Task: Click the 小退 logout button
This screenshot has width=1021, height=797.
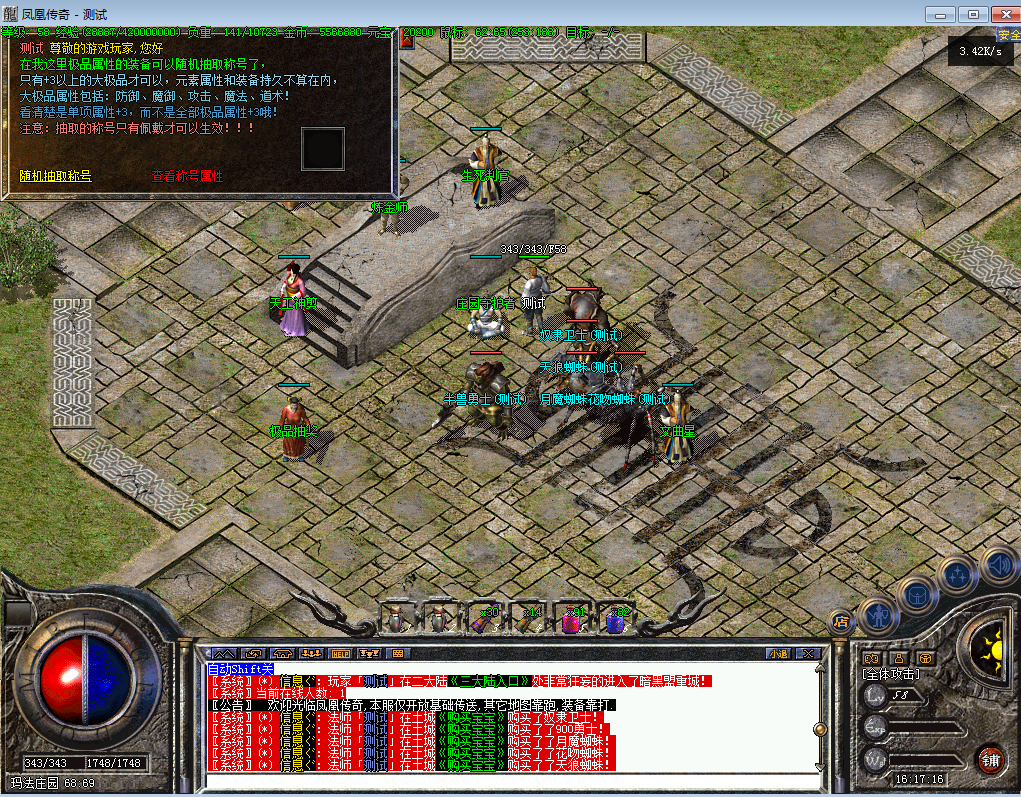Action: (778, 653)
